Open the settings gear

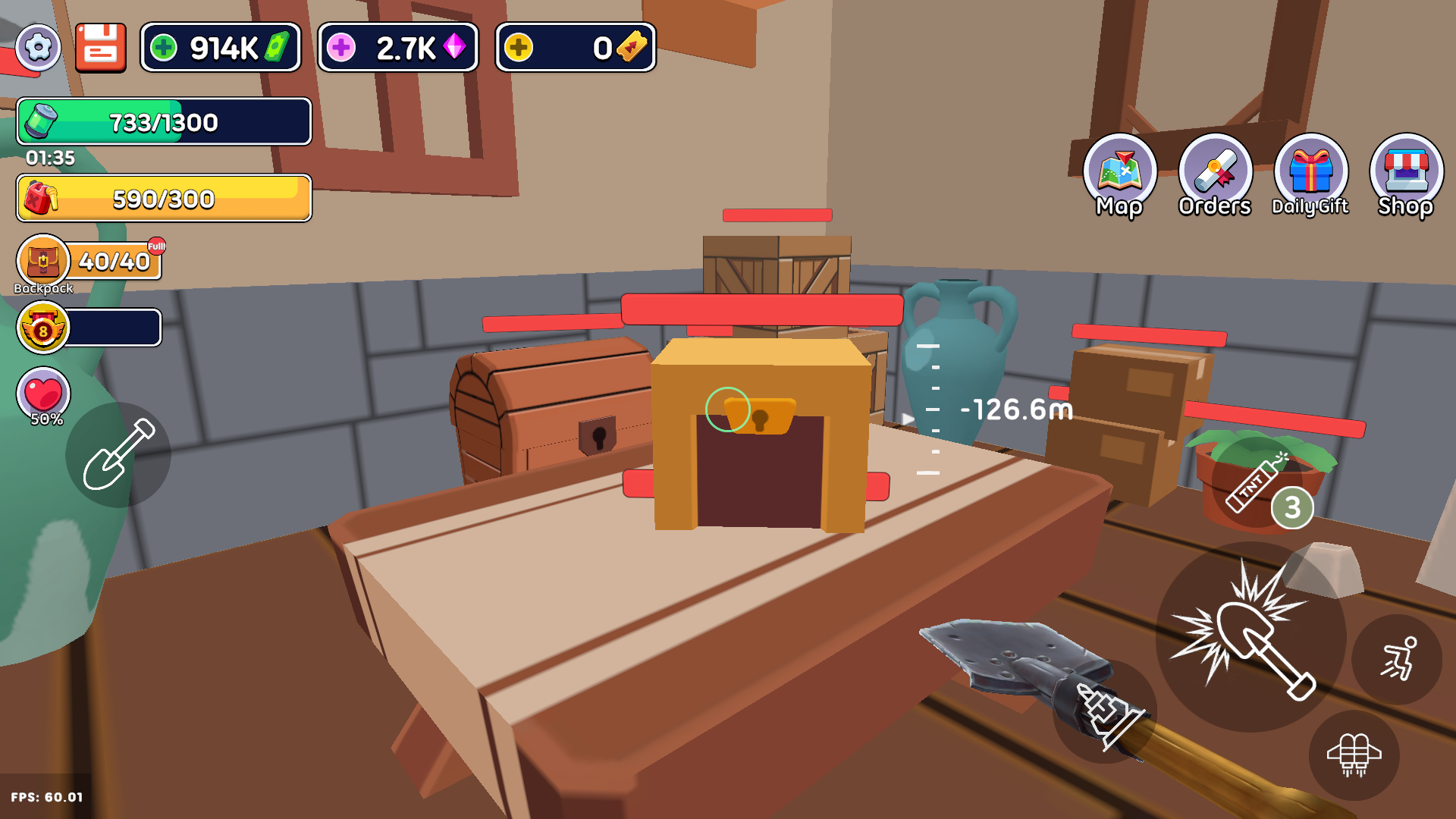click(38, 47)
